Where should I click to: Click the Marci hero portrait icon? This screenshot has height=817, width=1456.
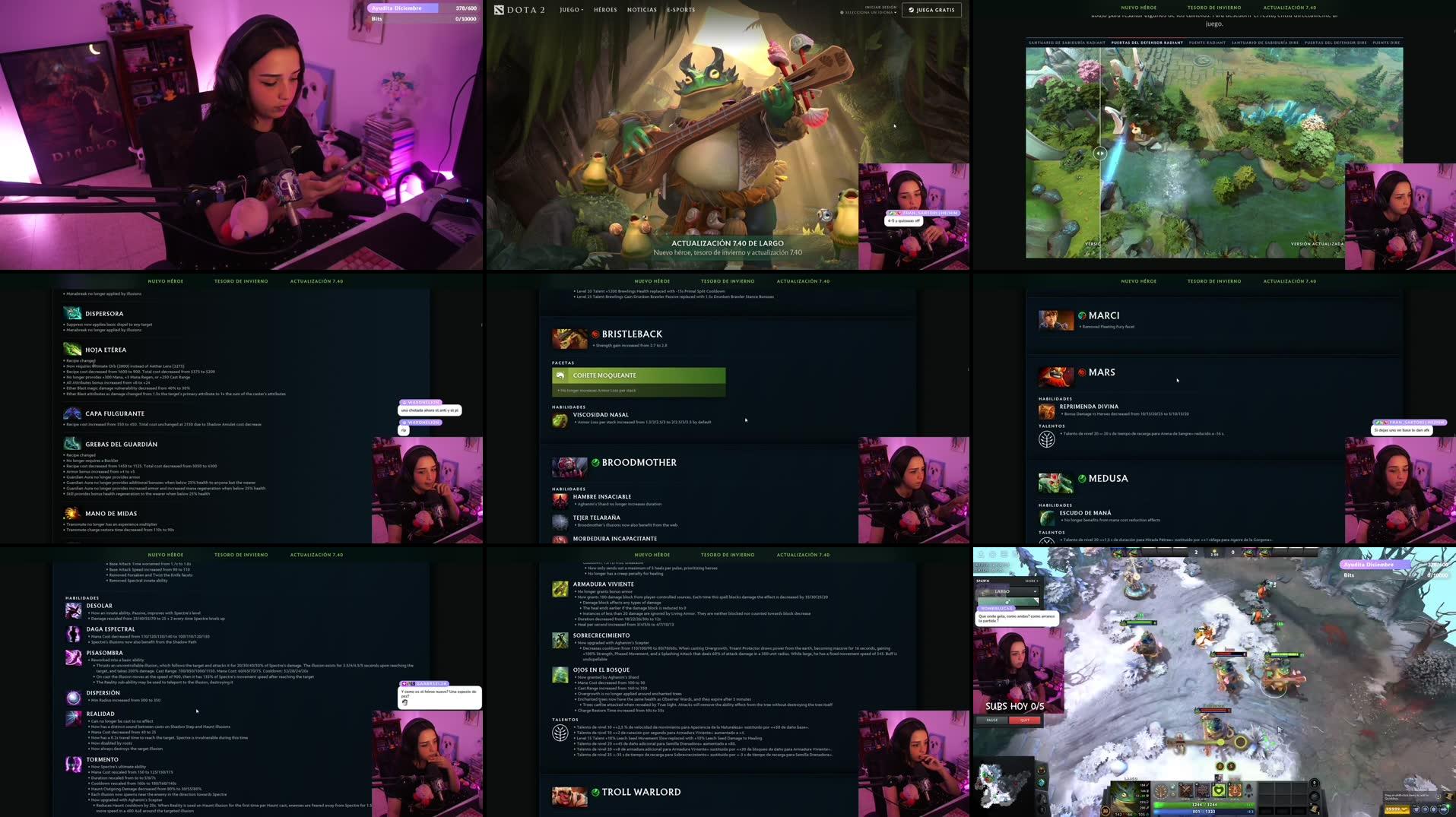click(1056, 319)
